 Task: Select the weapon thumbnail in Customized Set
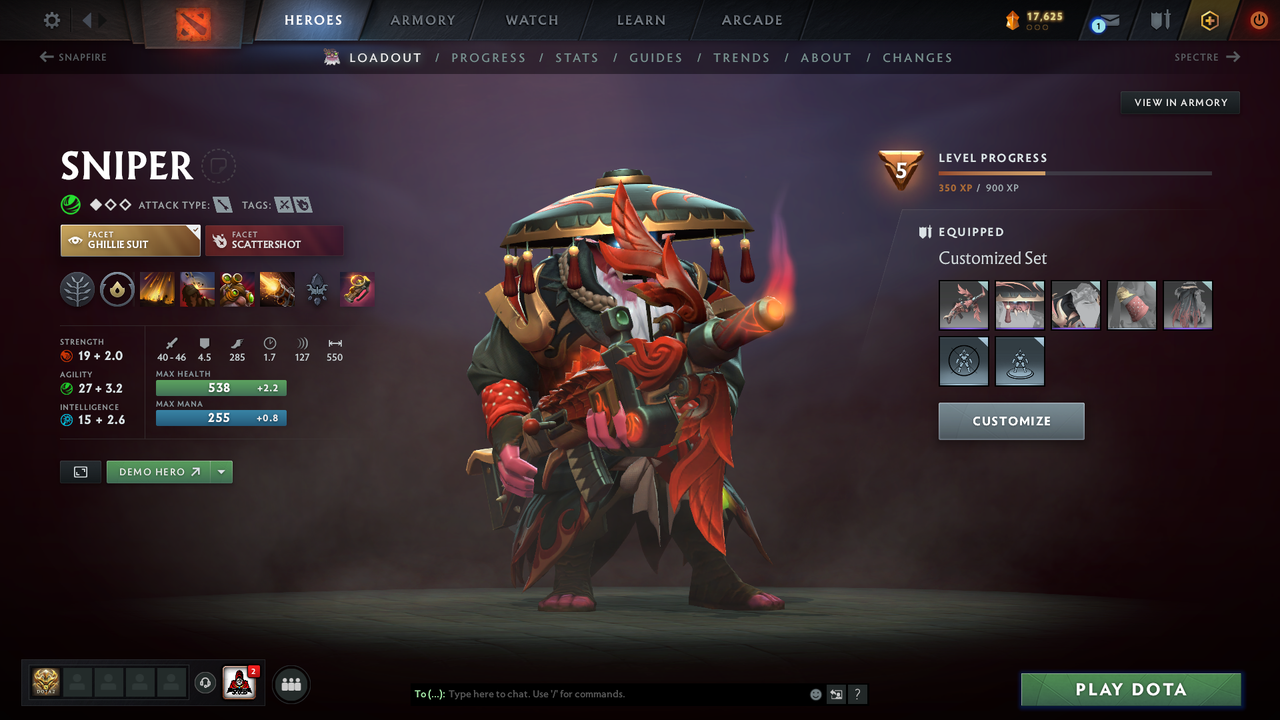coord(963,305)
